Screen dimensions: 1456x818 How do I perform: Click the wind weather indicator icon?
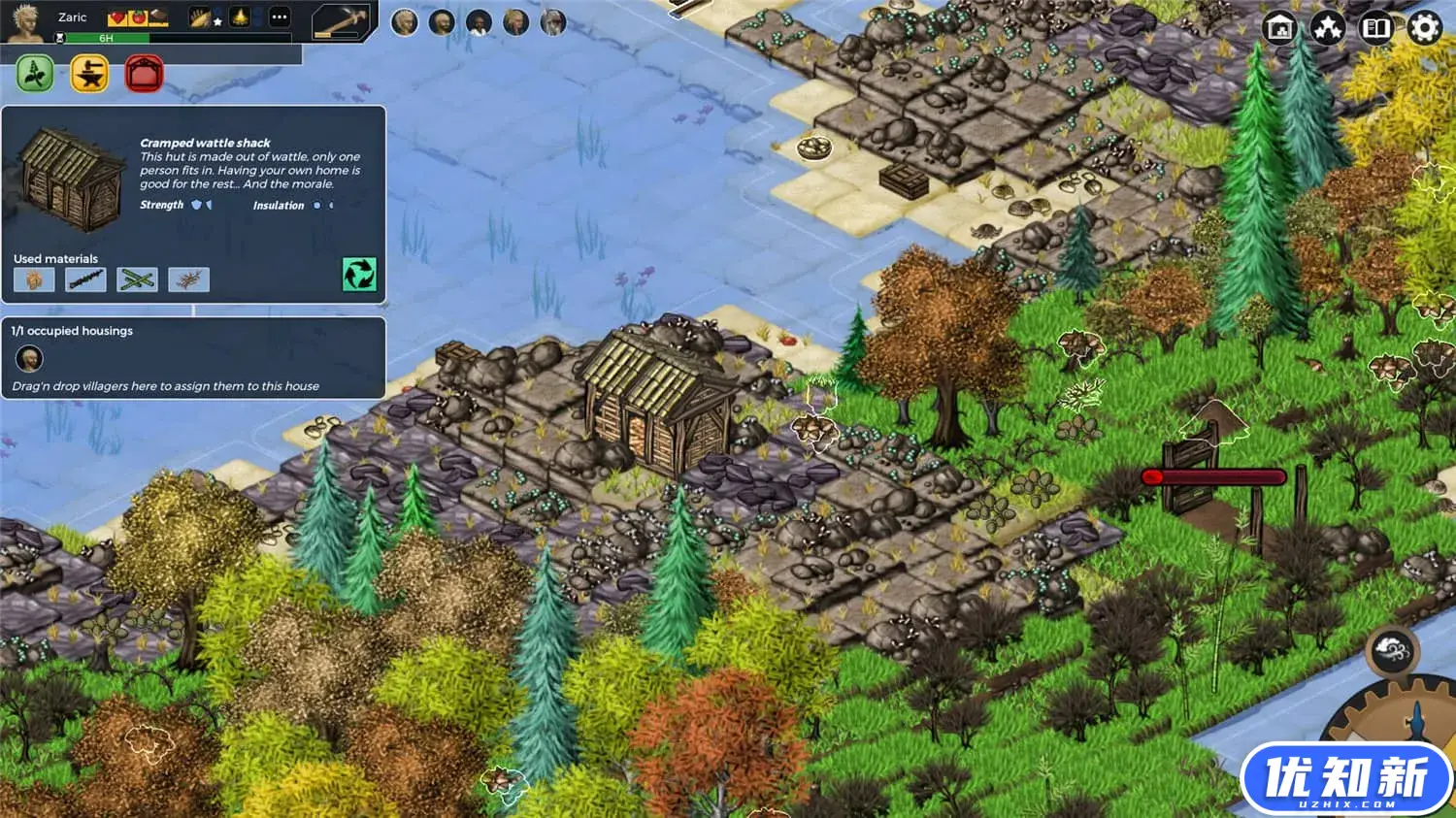pyautogui.click(x=1392, y=651)
